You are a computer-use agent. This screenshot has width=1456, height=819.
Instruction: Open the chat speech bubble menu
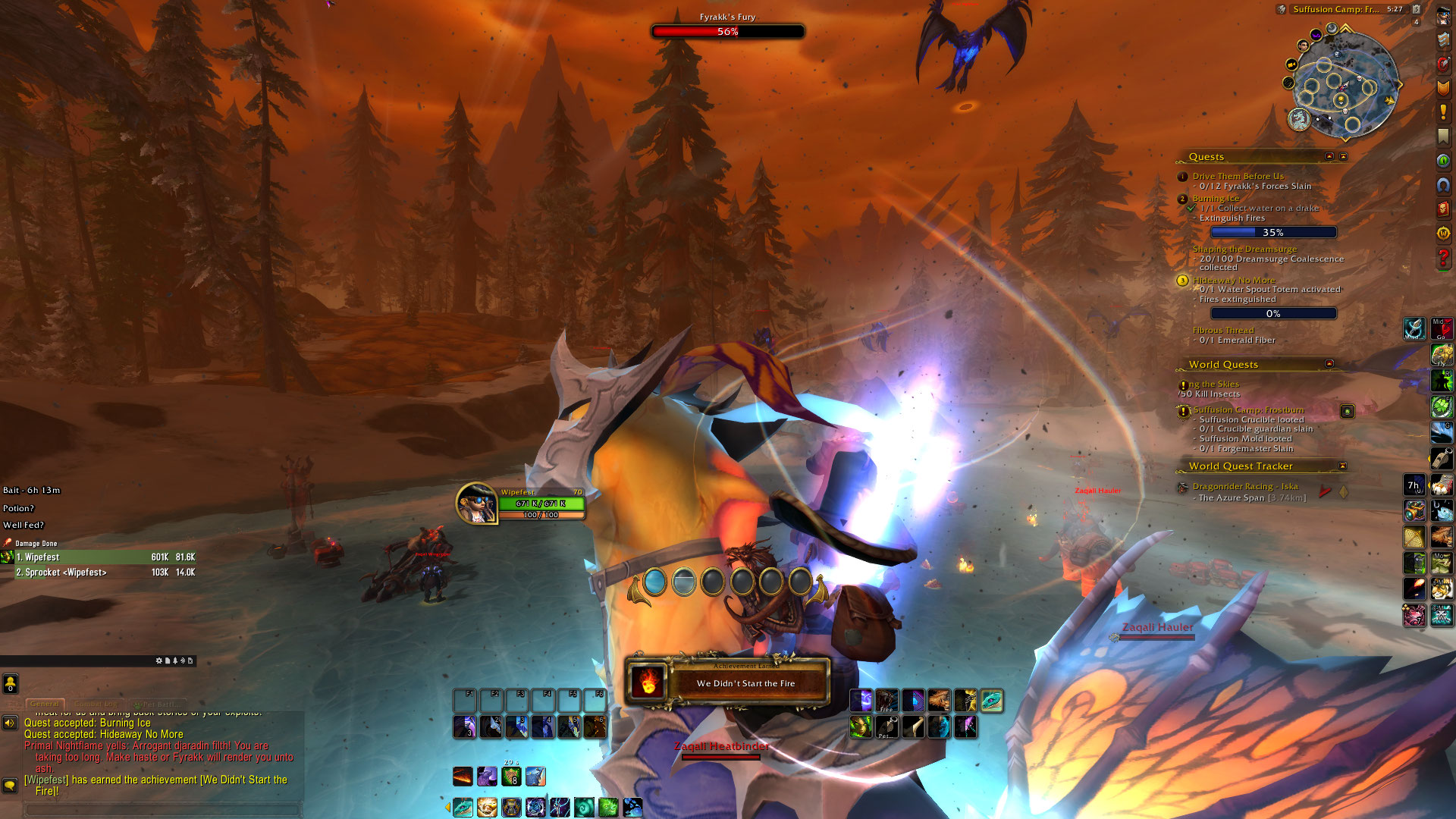click(x=10, y=785)
